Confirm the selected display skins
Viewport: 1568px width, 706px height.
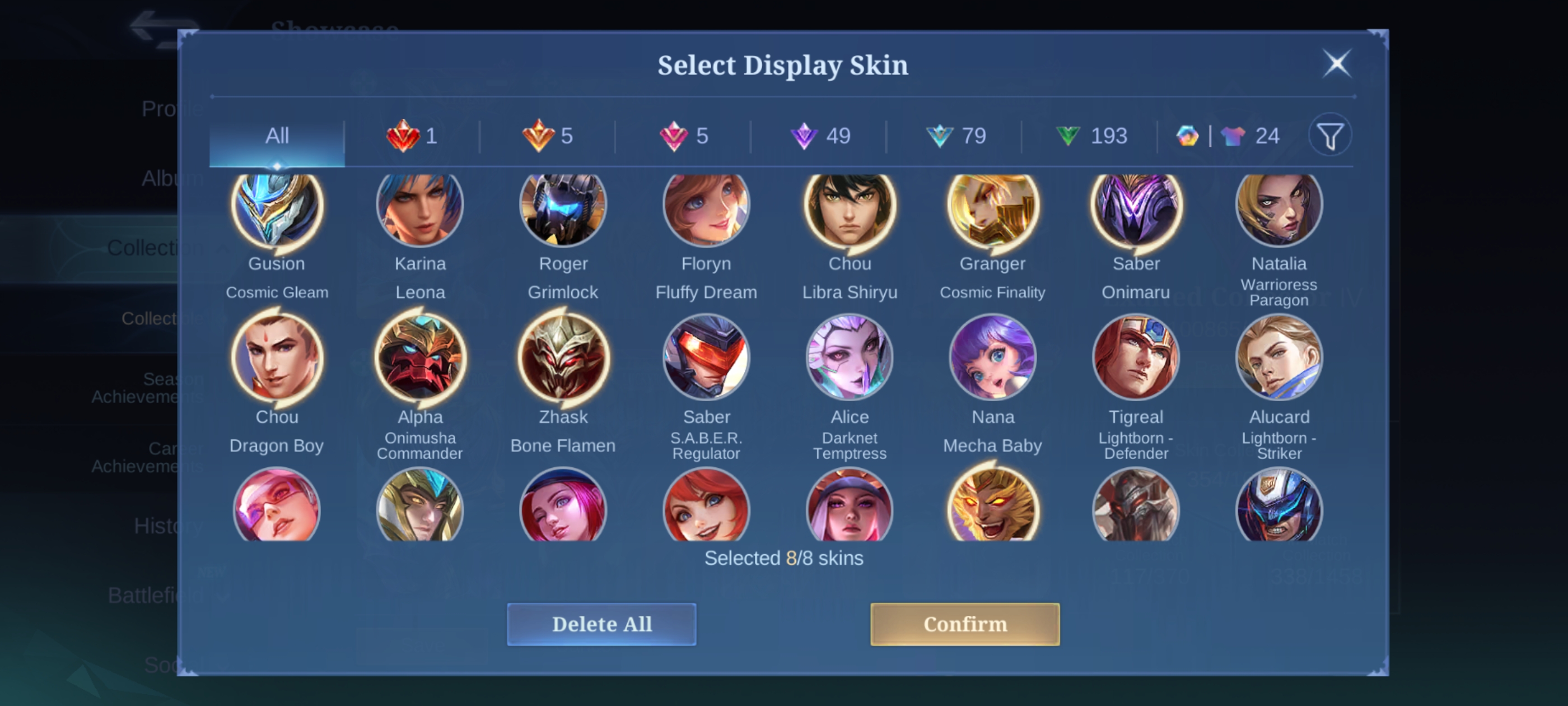[964, 624]
